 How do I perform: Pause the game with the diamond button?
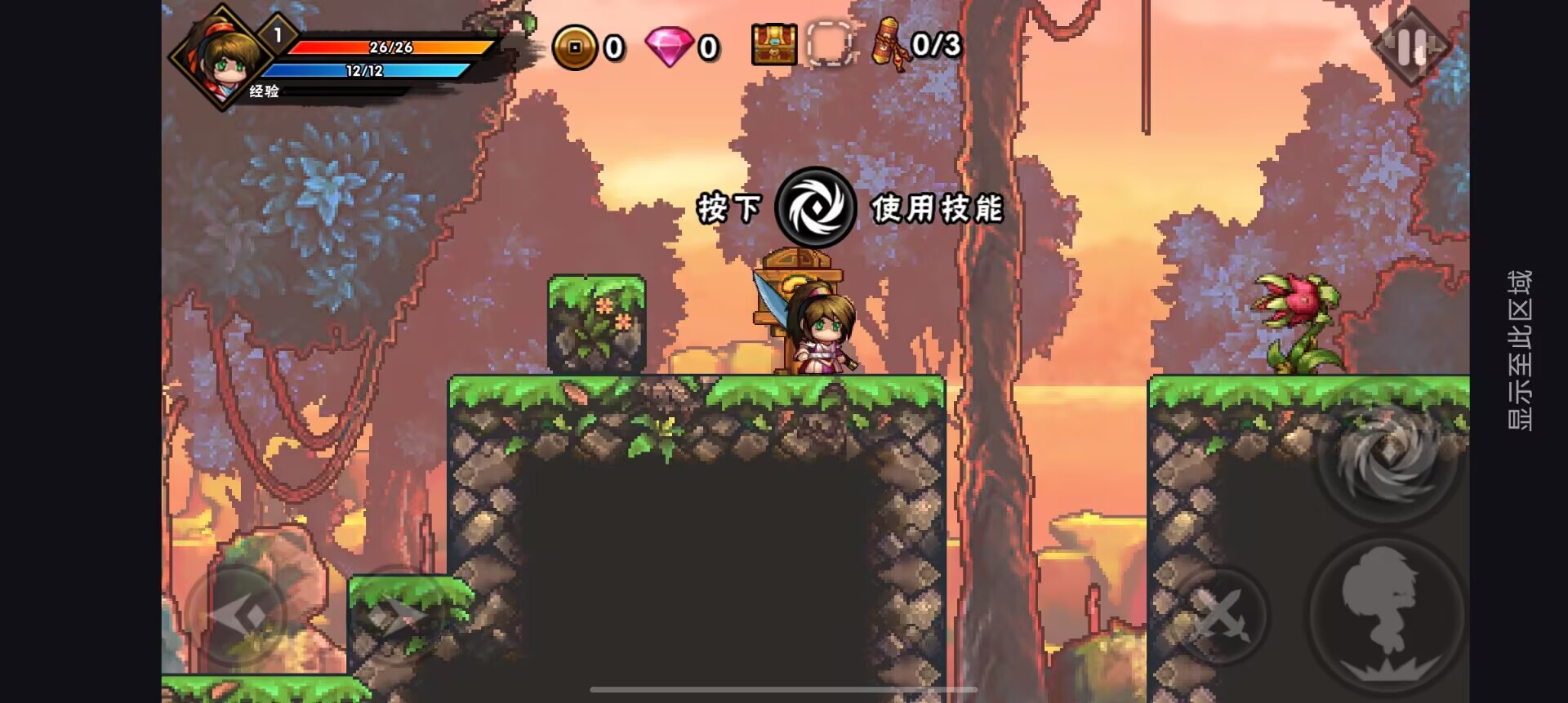[1411, 47]
